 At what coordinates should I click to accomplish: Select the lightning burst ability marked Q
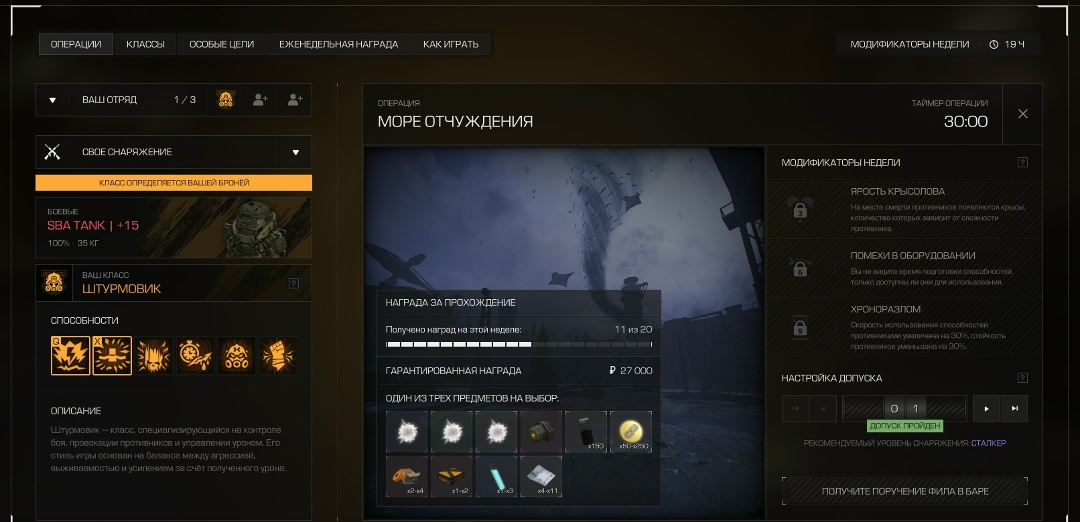point(70,355)
